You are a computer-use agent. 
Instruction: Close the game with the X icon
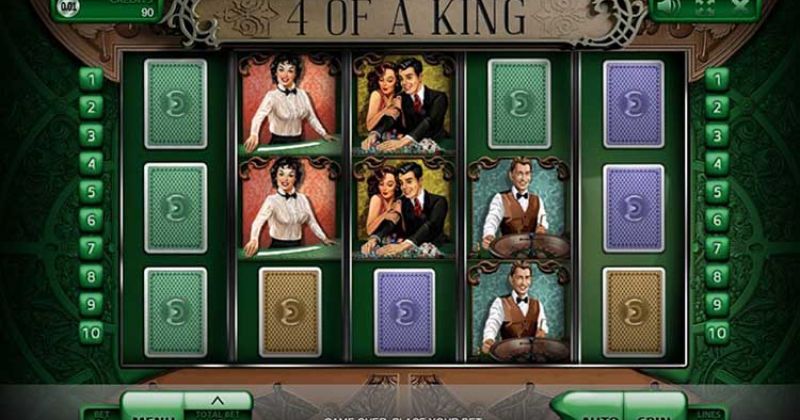pos(742,6)
